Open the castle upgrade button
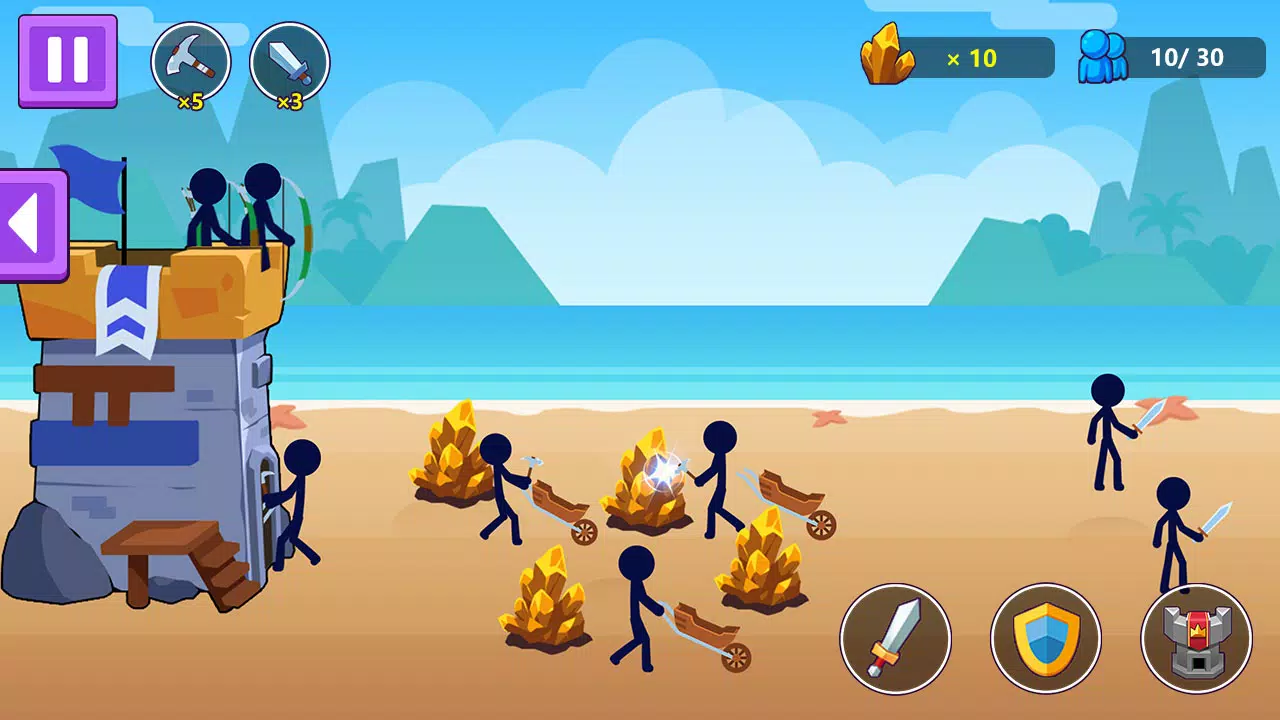The image size is (1280, 720). pyautogui.click(x=1196, y=639)
